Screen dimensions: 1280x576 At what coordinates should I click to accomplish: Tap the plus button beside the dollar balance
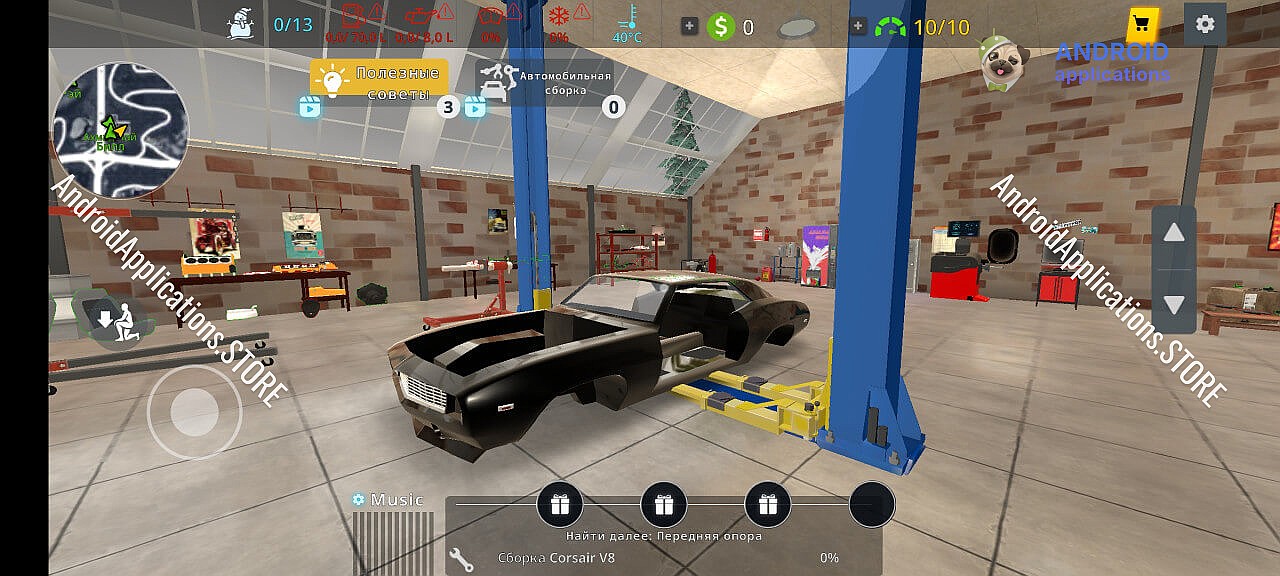pyautogui.click(x=690, y=26)
